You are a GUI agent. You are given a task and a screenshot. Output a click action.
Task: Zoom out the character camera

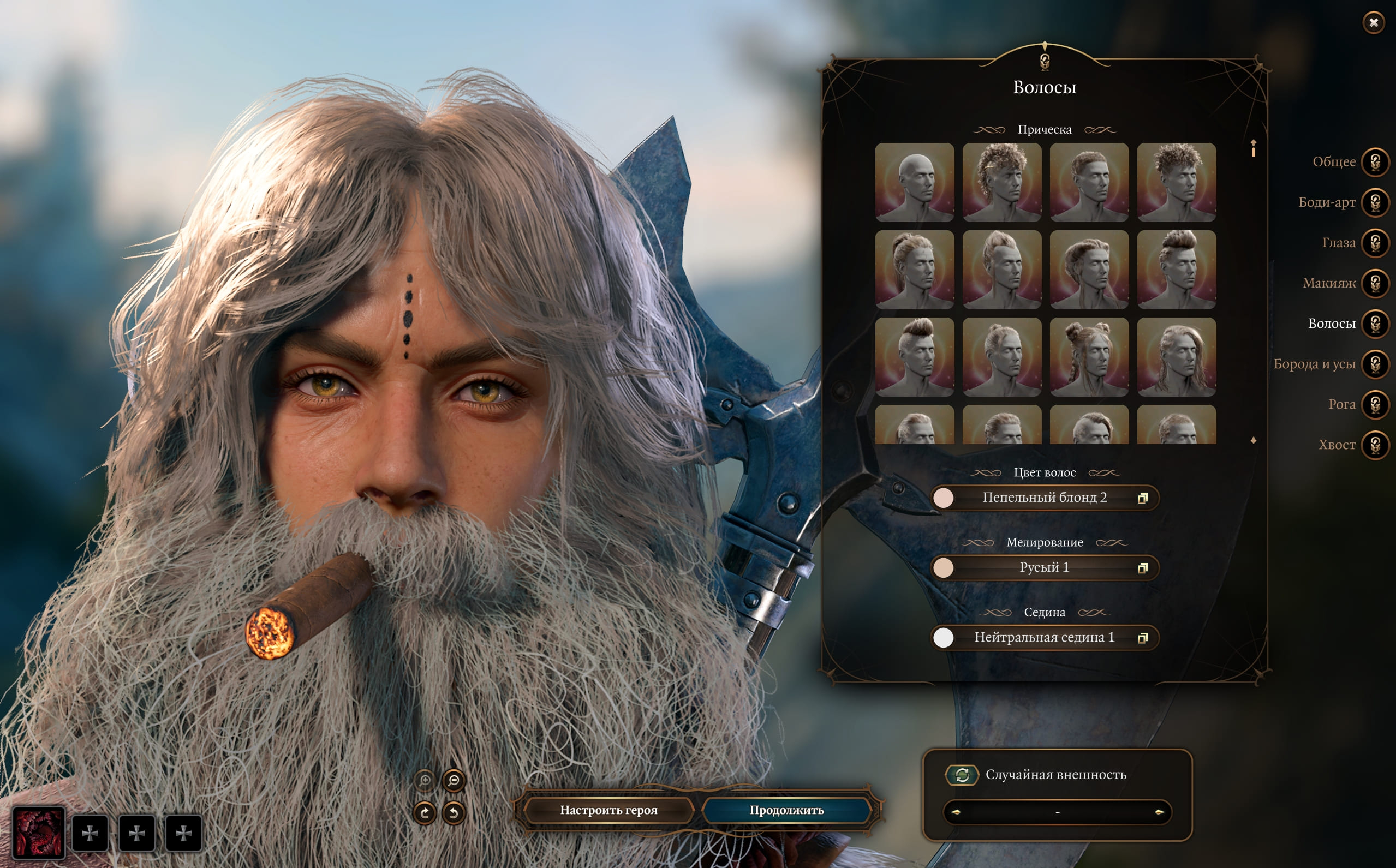(x=454, y=780)
